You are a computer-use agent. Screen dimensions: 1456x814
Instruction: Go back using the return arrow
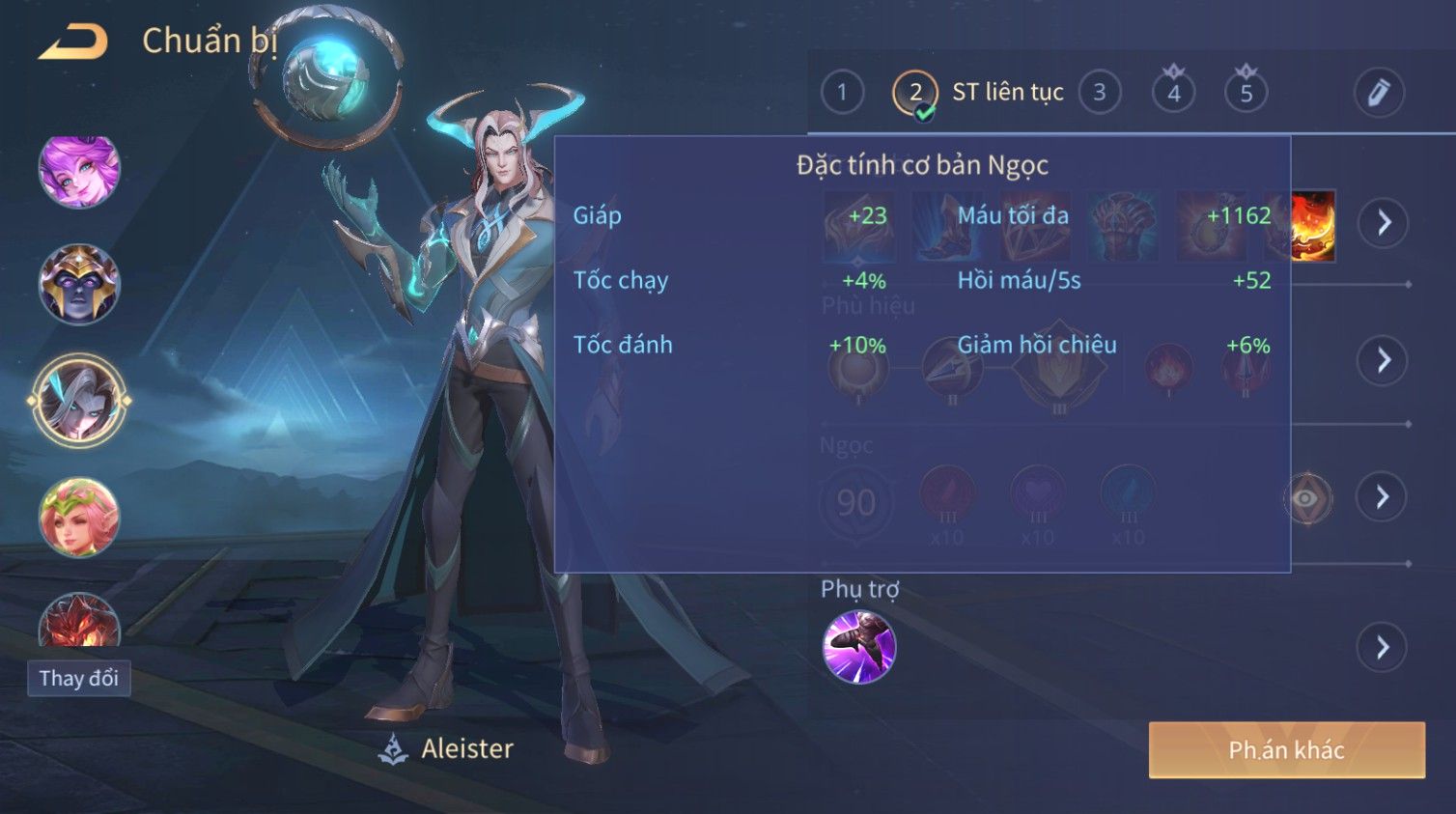coord(72,42)
